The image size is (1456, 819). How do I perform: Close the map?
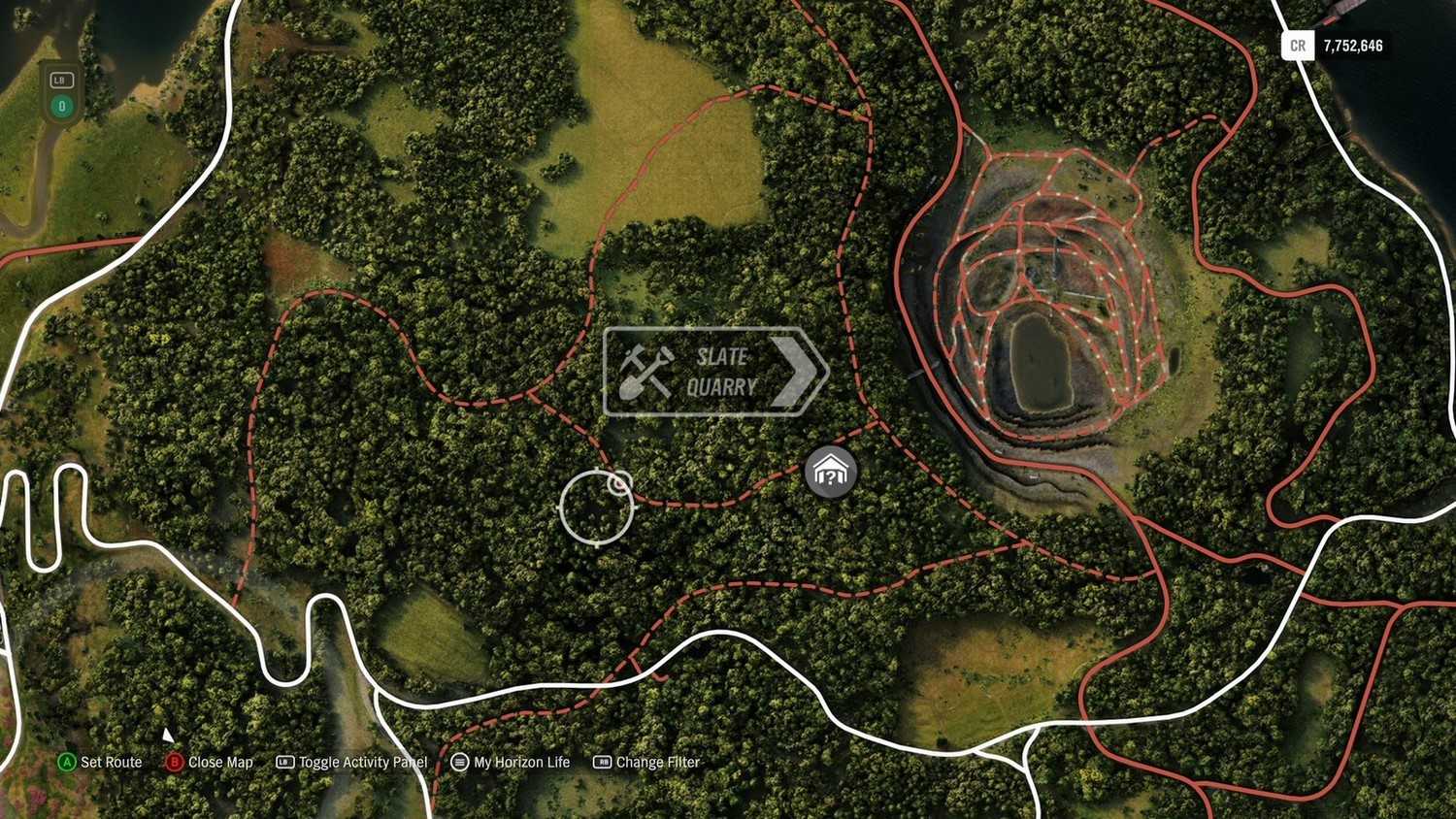pyautogui.click(x=210, y=763)
